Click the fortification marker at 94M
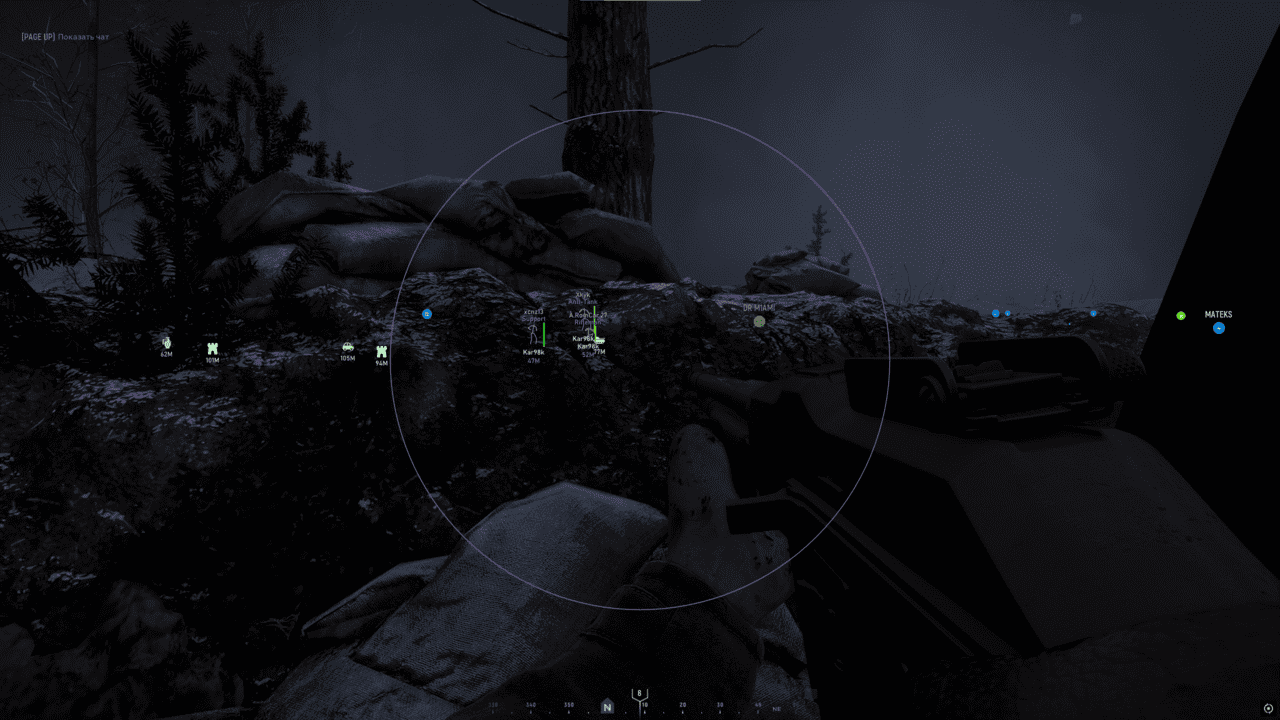 [381, 349]
